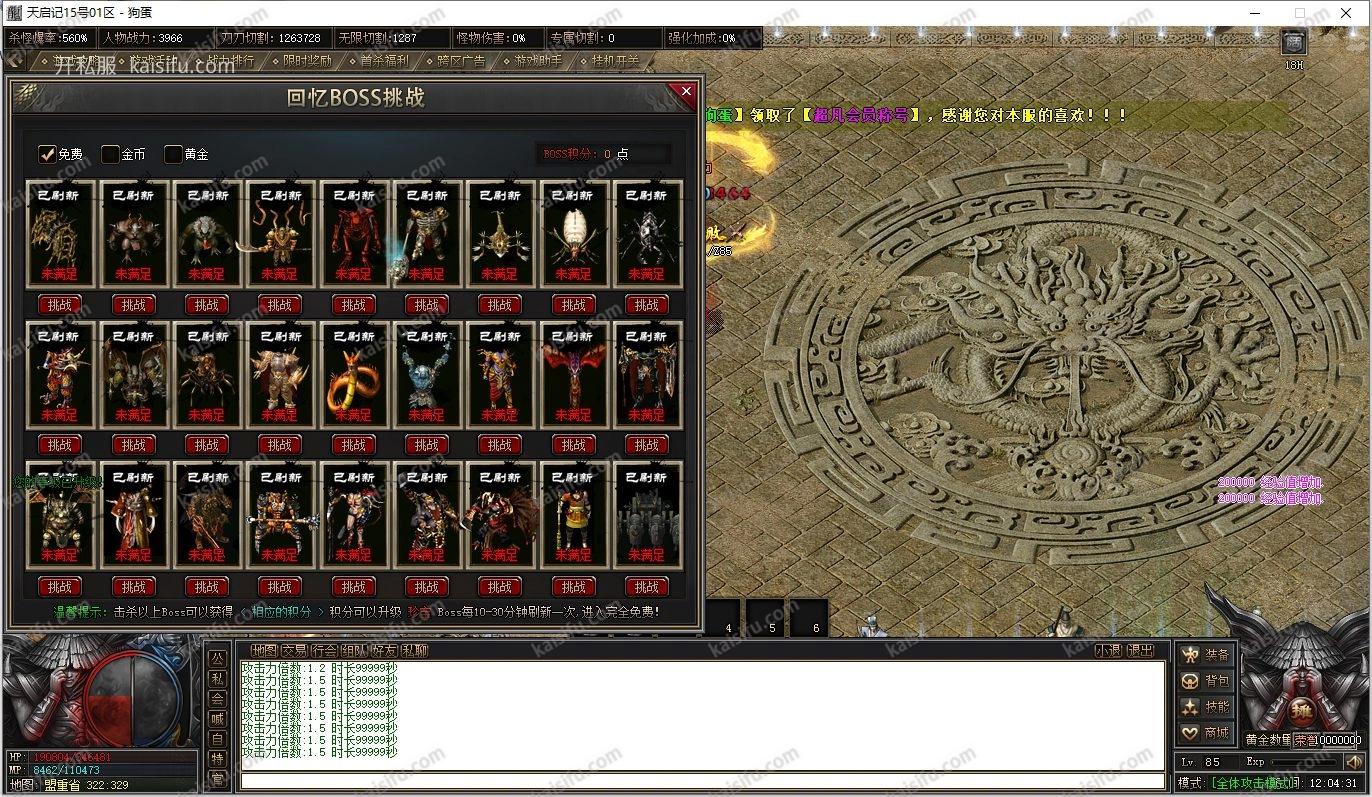Open the 背包 bag
Screen dimensions: 1372x797
(1206, 681)
